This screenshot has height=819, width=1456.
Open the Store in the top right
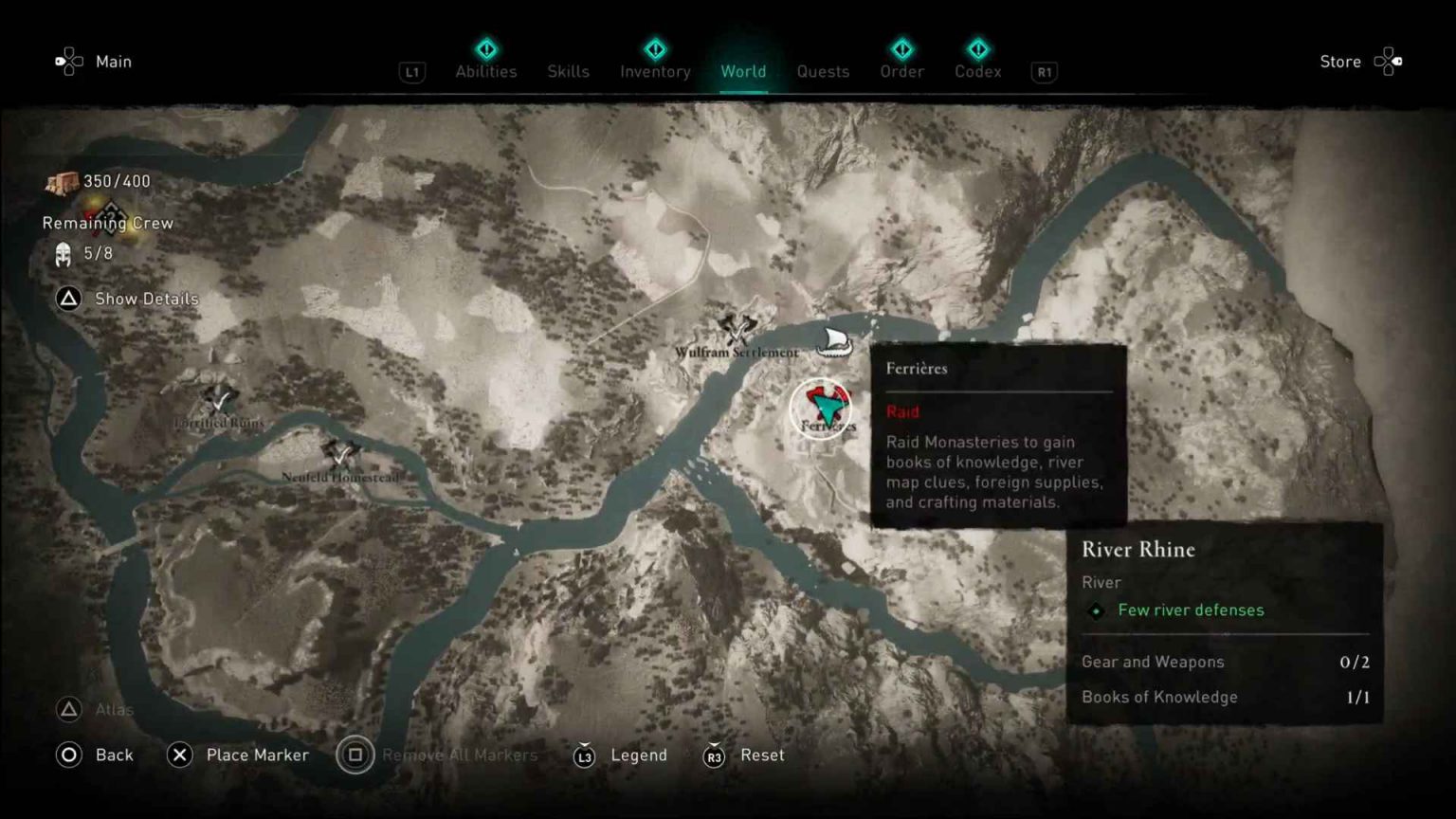coord(1339,61)
